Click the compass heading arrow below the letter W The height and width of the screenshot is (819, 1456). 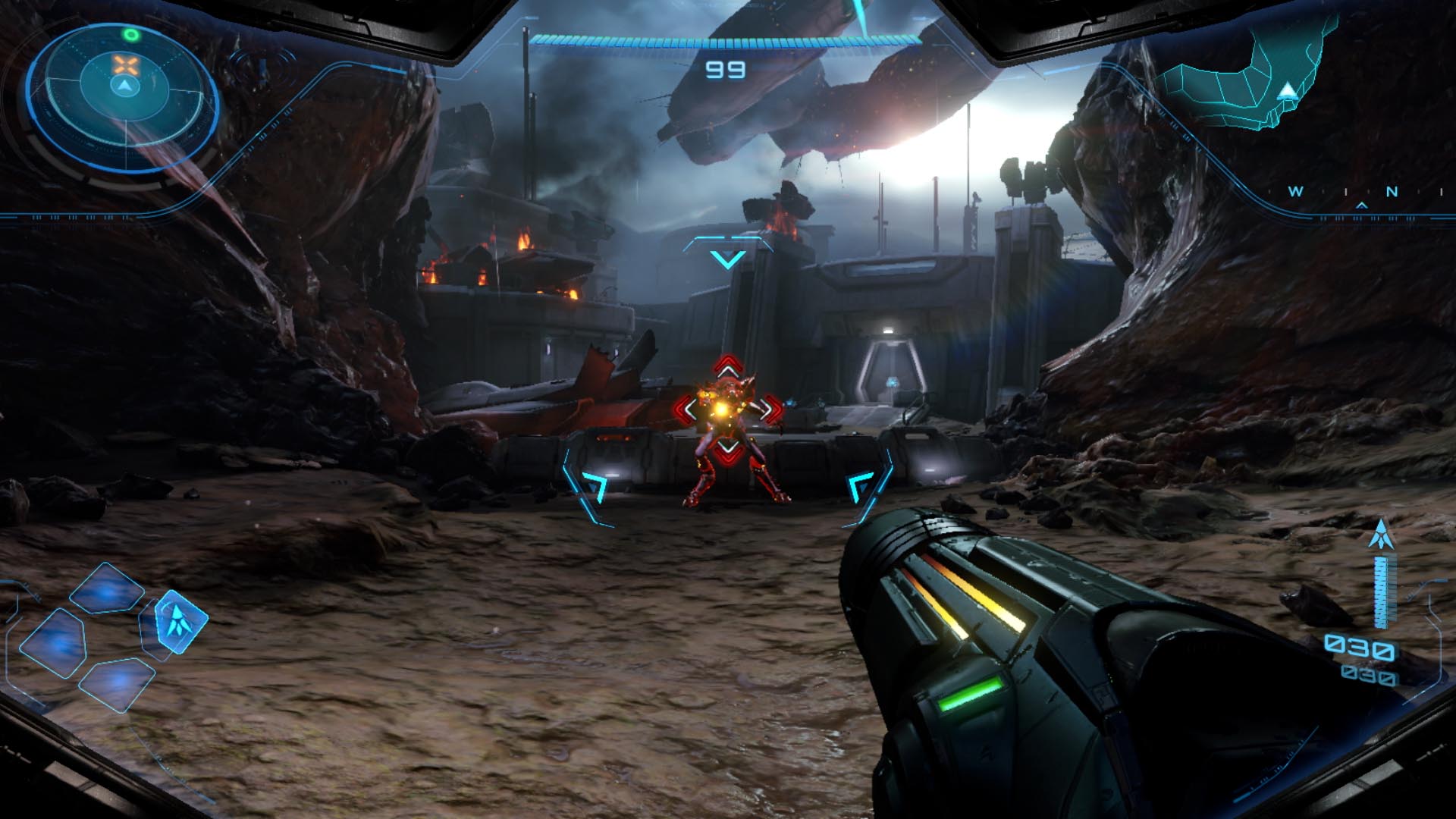click(1361, 206)
